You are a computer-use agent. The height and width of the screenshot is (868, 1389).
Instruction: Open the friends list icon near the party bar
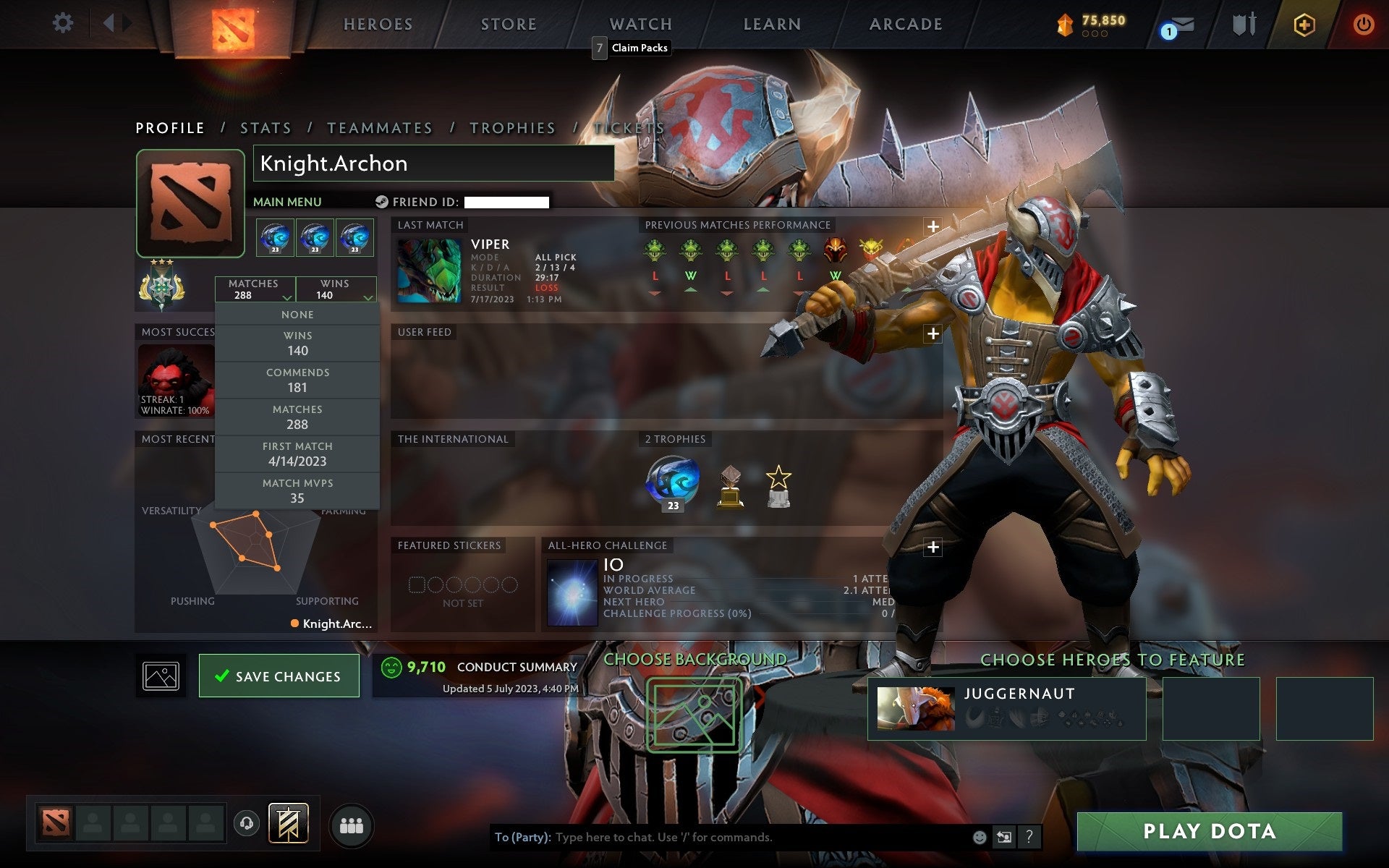[351, 824]
